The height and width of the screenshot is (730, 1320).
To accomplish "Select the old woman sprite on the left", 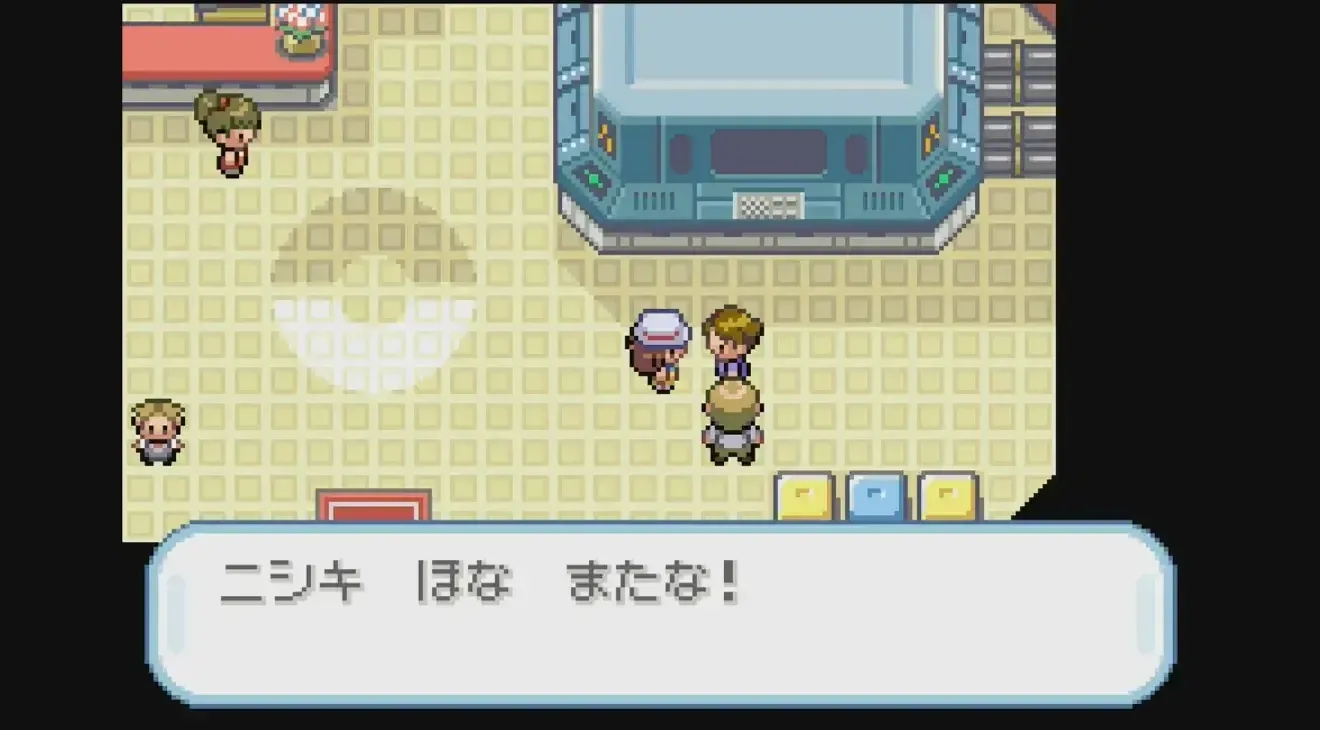I will (160, 430).
